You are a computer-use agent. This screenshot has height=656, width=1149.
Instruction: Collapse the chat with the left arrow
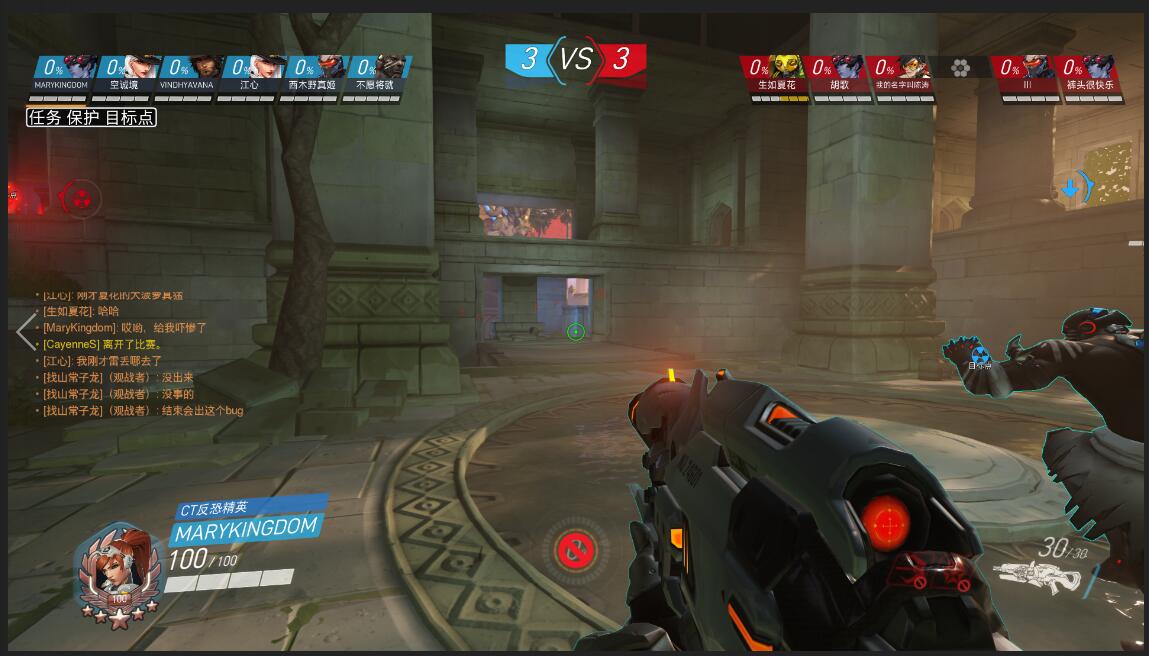(25, 331)
